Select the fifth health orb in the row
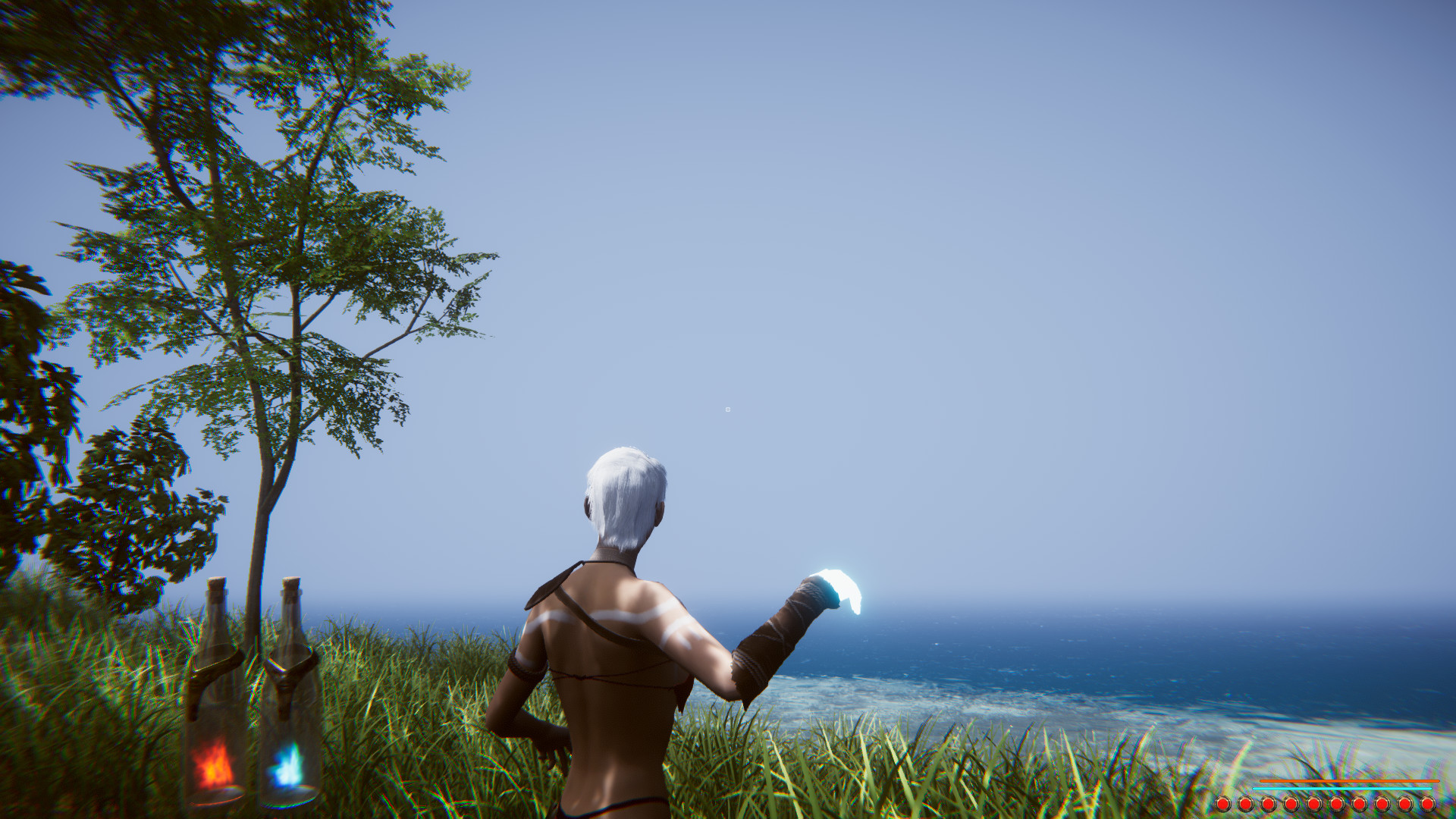1456x819 pixels. pos(1313,803)
